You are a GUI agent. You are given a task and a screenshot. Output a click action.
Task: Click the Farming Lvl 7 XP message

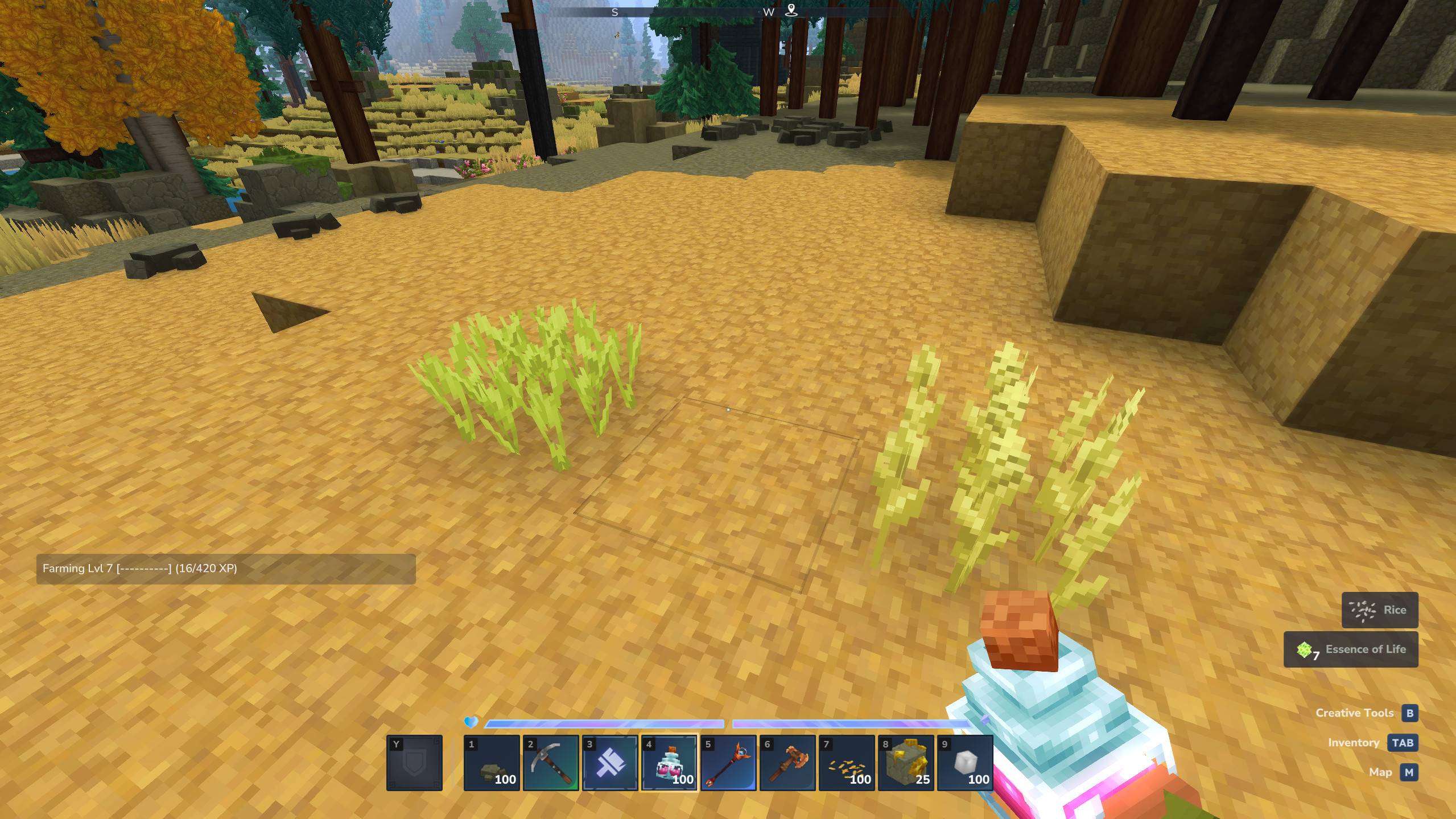(x=226, y=569)
